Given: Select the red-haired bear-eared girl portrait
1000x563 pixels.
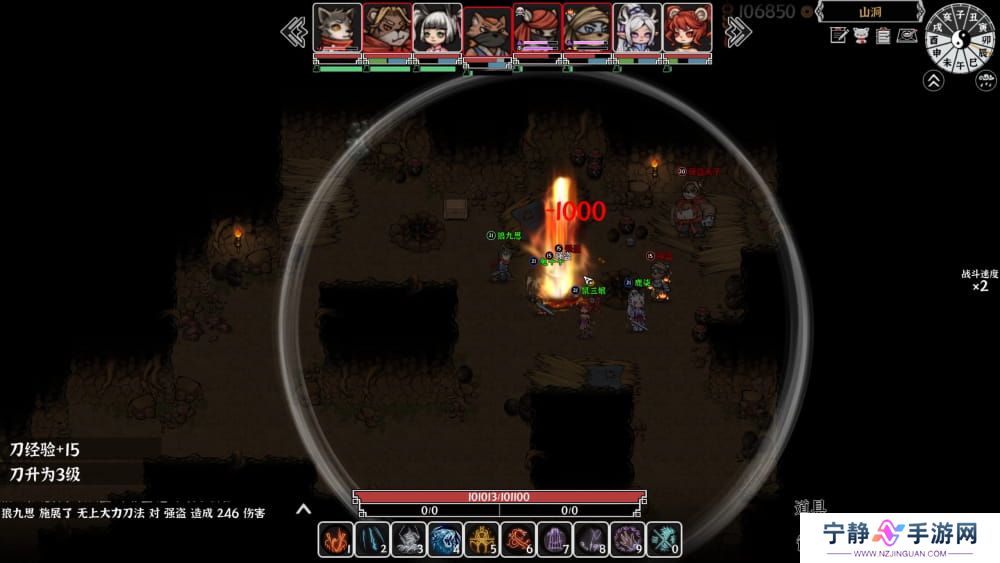Looking at the screenshot, I should (x=687, y=28).
